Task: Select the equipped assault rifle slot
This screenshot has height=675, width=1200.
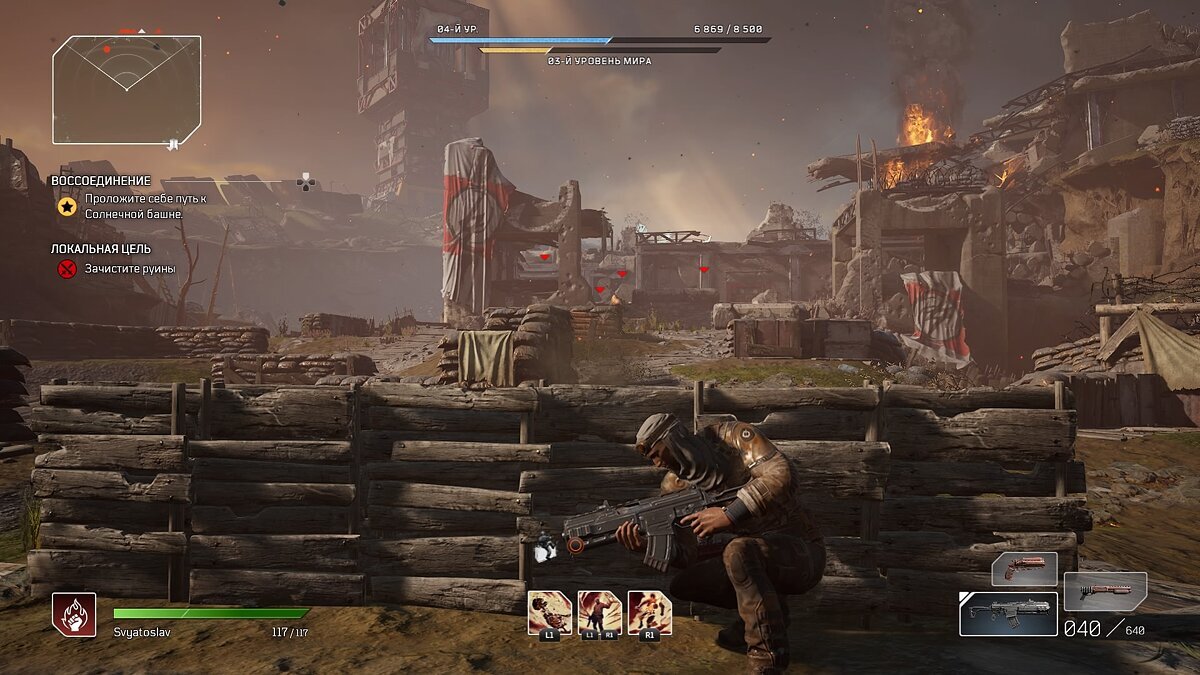Action: [x=1008, y=614]
